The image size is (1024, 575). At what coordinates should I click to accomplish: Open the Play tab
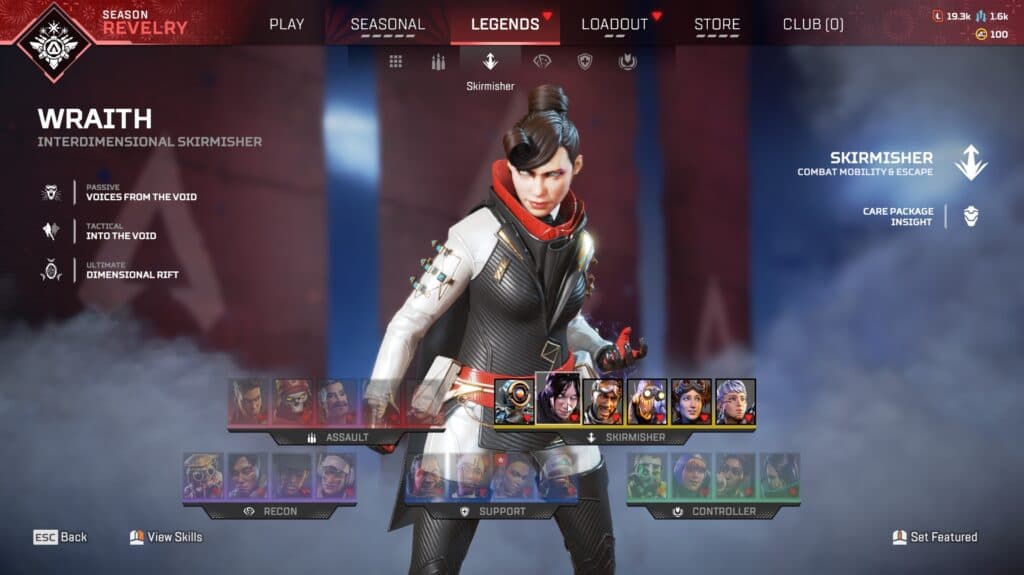pos(287,24)
